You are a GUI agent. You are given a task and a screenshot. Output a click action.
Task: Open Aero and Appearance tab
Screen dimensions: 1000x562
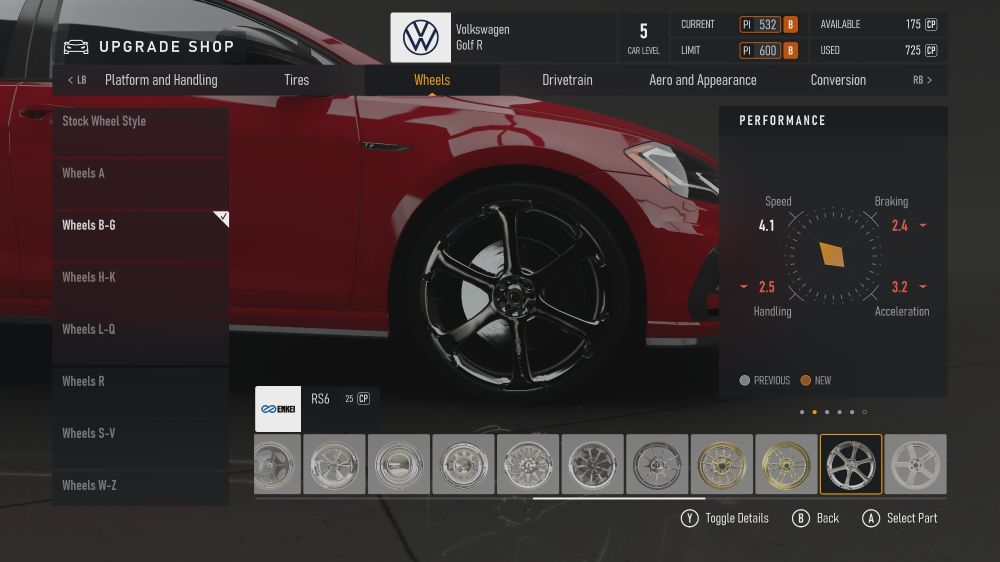coord(703,80)
